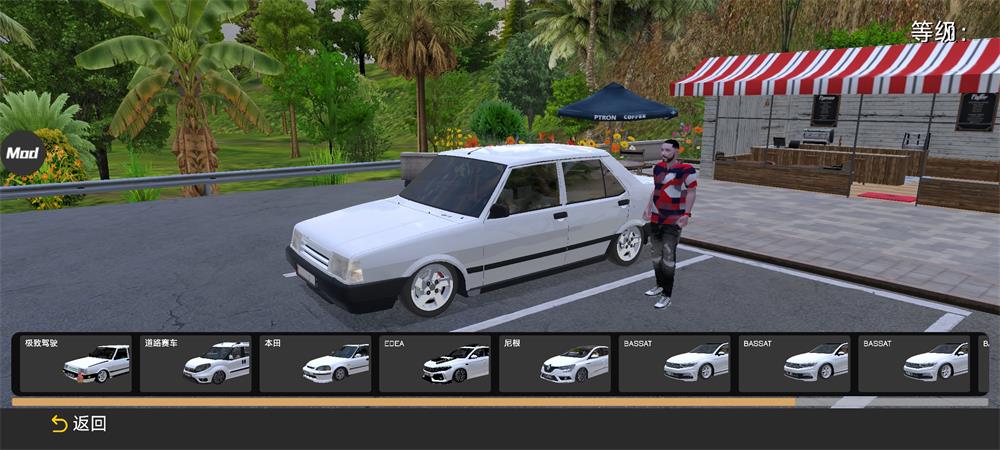Pick the 本田 car card
Viewport: 1000px width, 450px height.
tap(315, 363)
